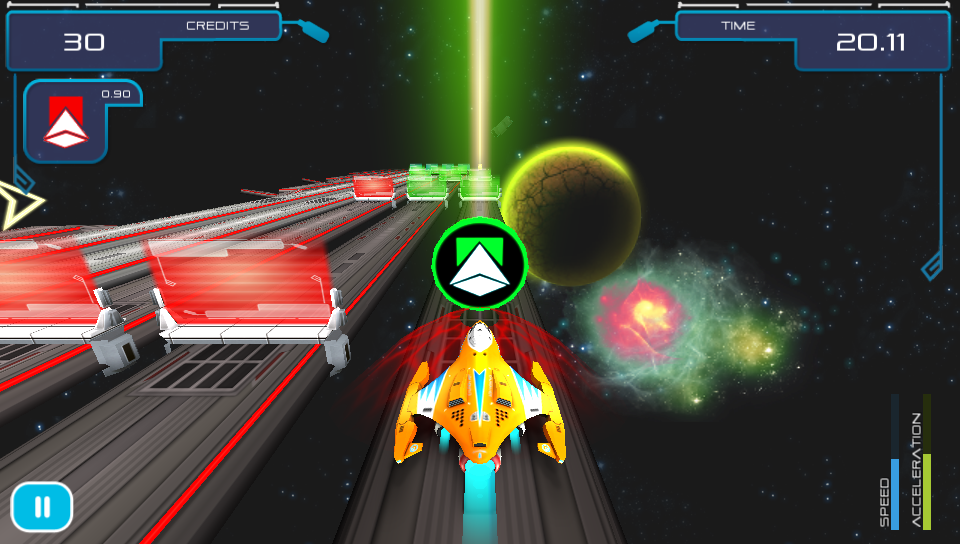Activate the red boost power-up icon
Viewport: 960px width, 544px height.
[66, 121]
